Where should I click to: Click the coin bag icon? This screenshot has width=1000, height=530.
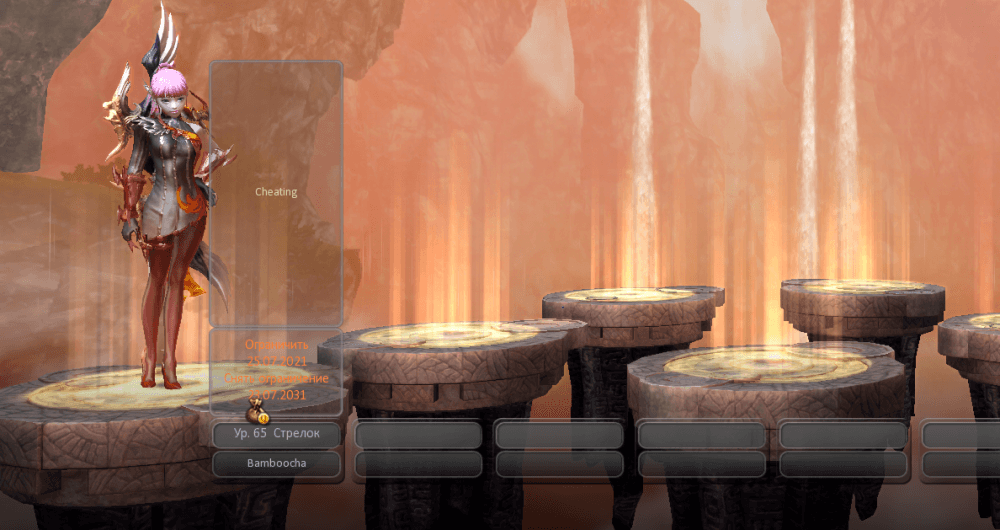[x=256, y=412]
